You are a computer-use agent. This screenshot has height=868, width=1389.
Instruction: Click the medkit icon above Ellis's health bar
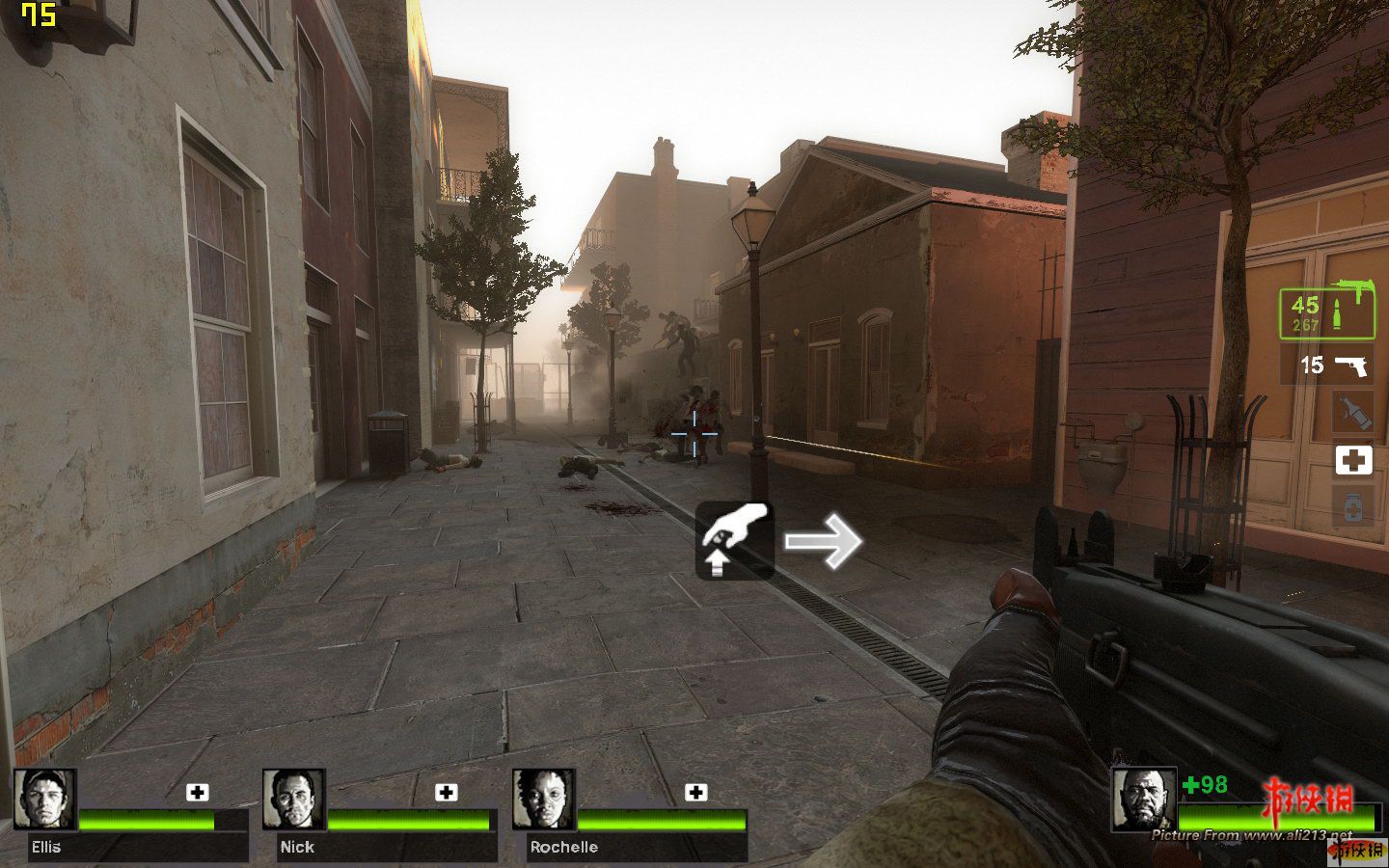pos(198,792)
